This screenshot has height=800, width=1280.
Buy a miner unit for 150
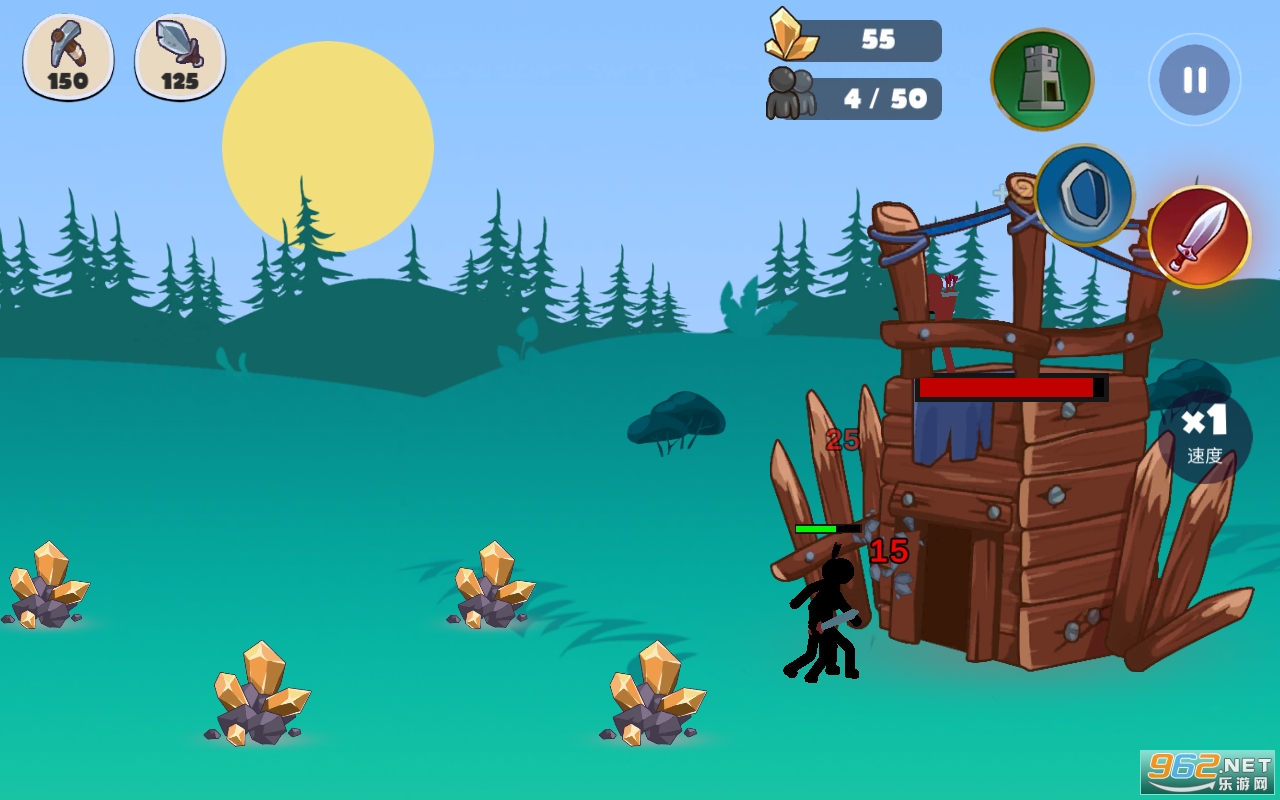(68, 57)
